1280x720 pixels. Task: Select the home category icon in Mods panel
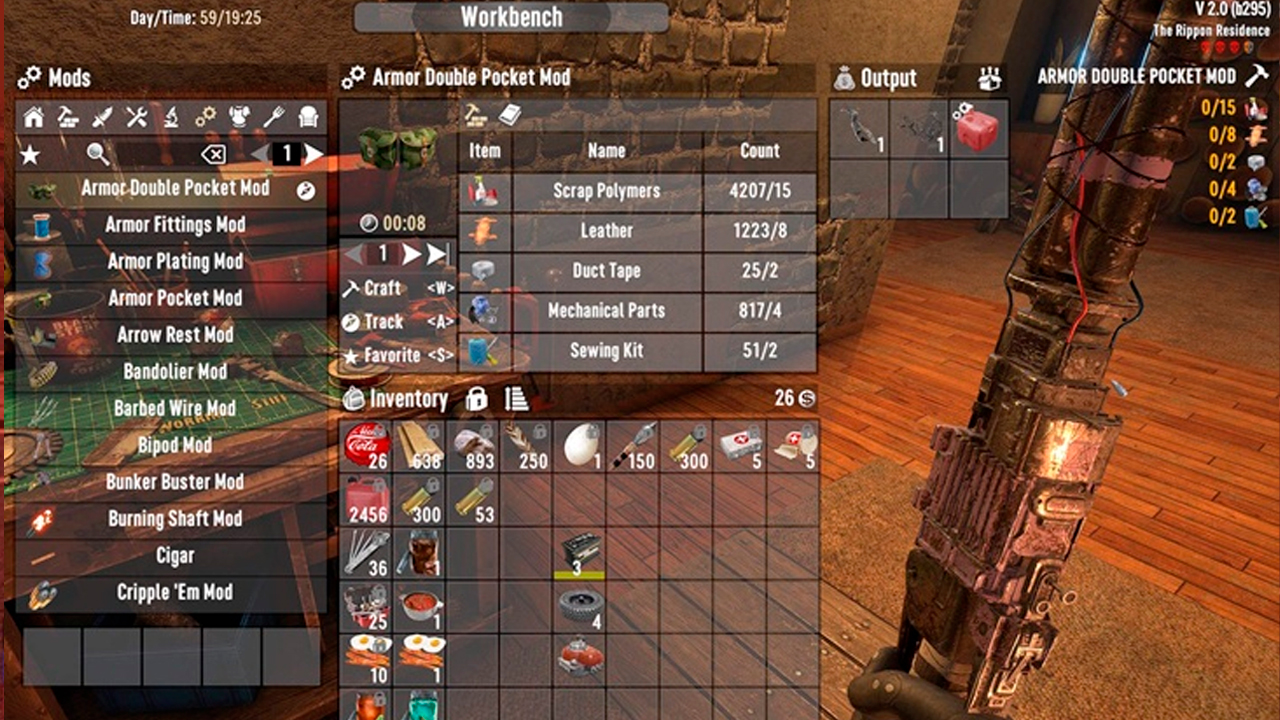(34, 118)
